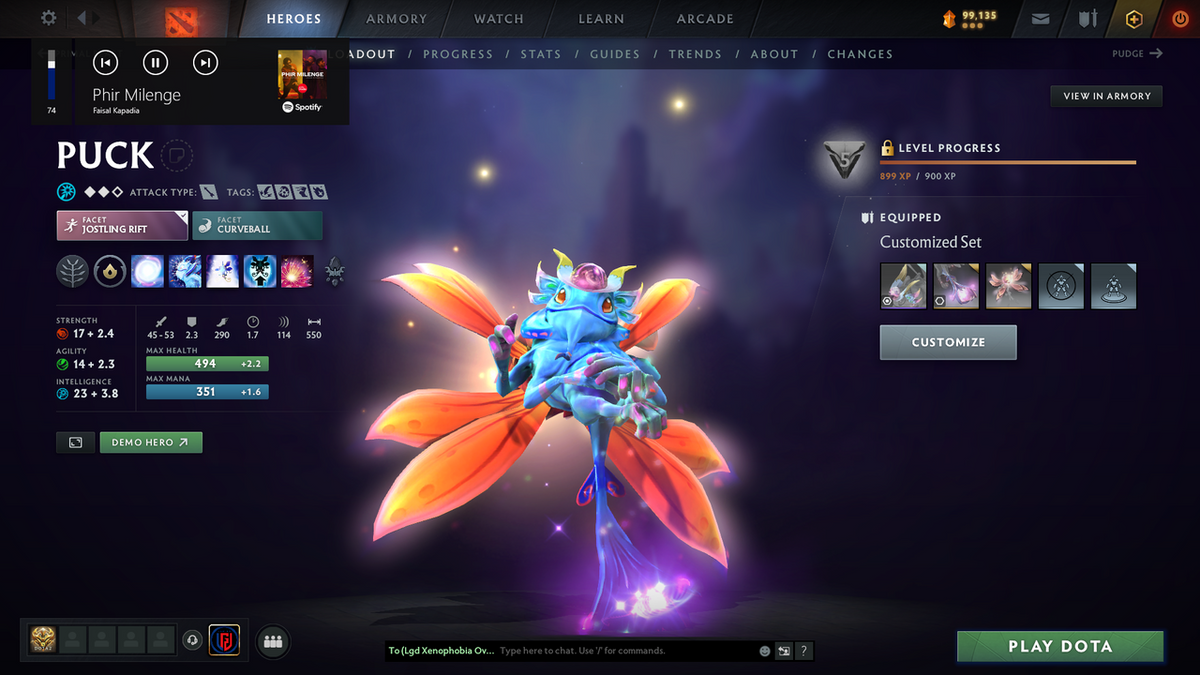This screenshot has width=1200, height=675.
Task: Start matchmaking with Play Dota
Action: pos(1060,646)
